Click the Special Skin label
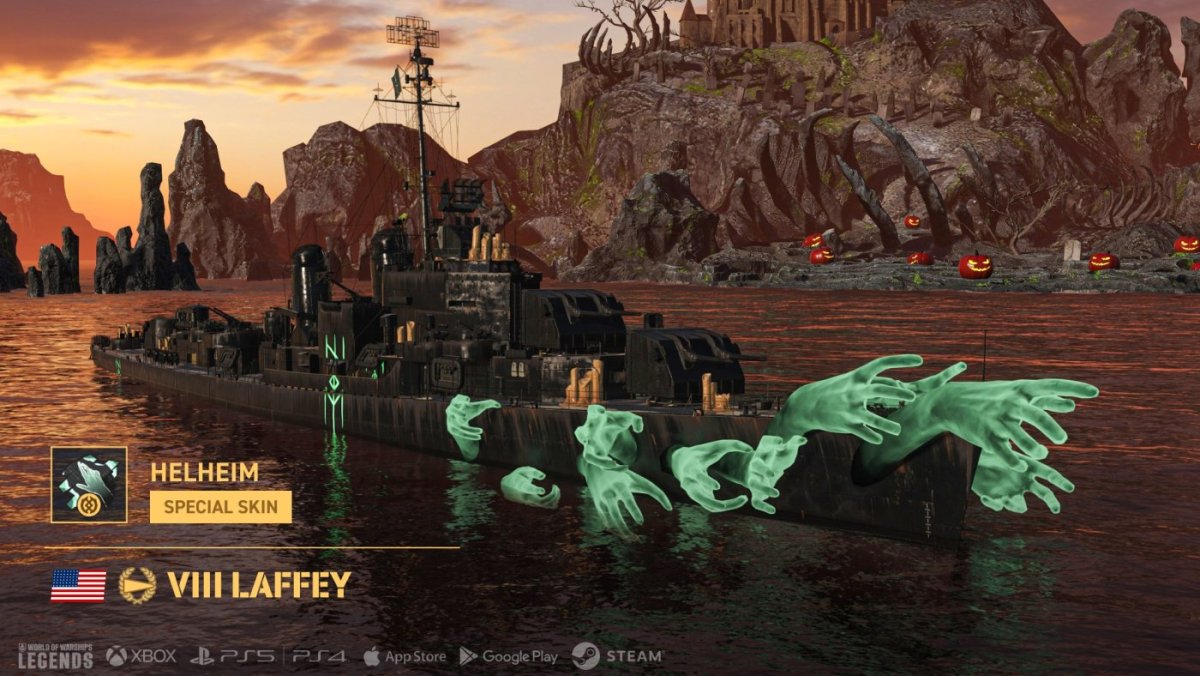Image resolution: width=1200 pixels, height=676 pixels. 221,506
